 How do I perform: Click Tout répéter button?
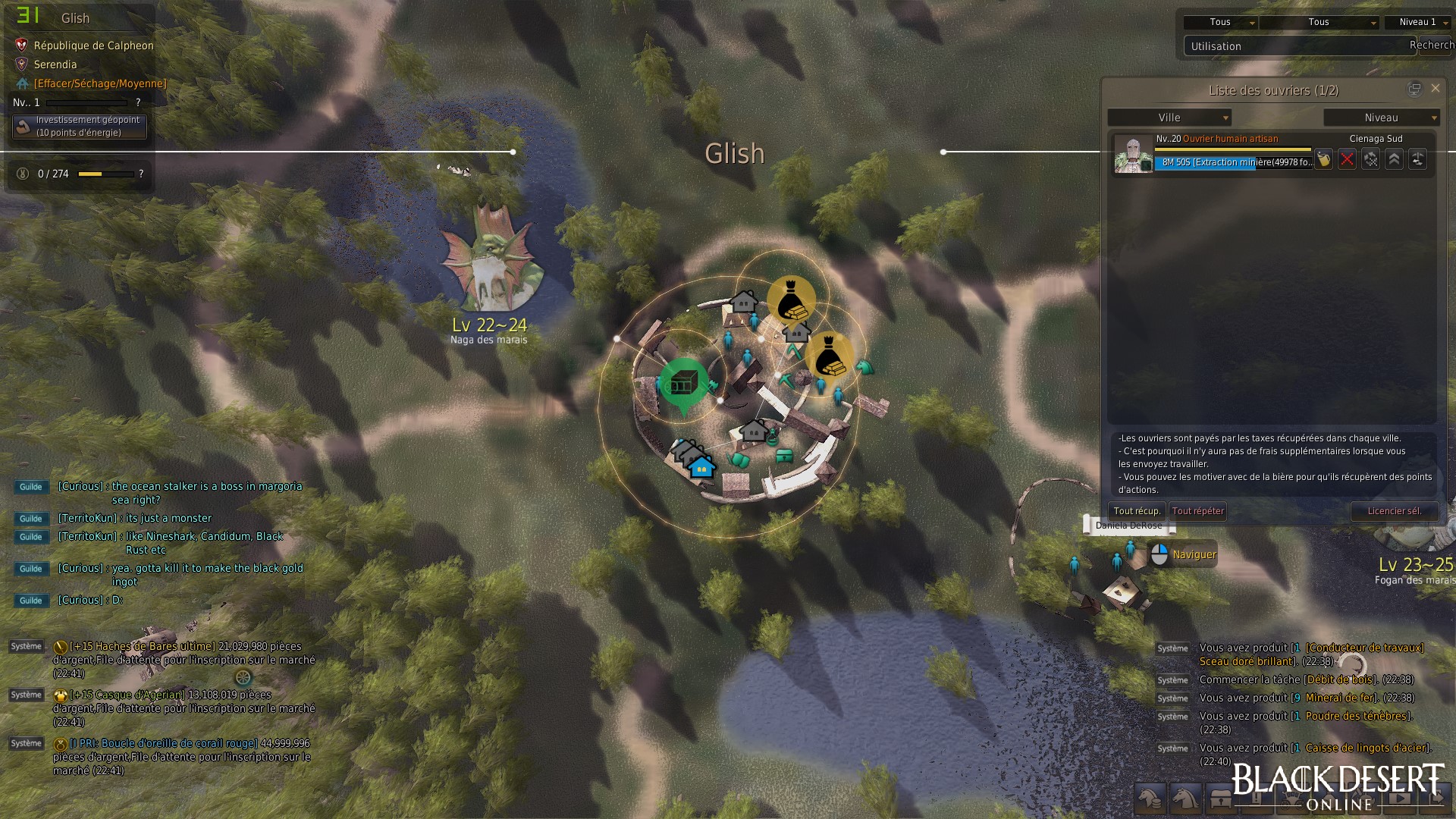1198,511
